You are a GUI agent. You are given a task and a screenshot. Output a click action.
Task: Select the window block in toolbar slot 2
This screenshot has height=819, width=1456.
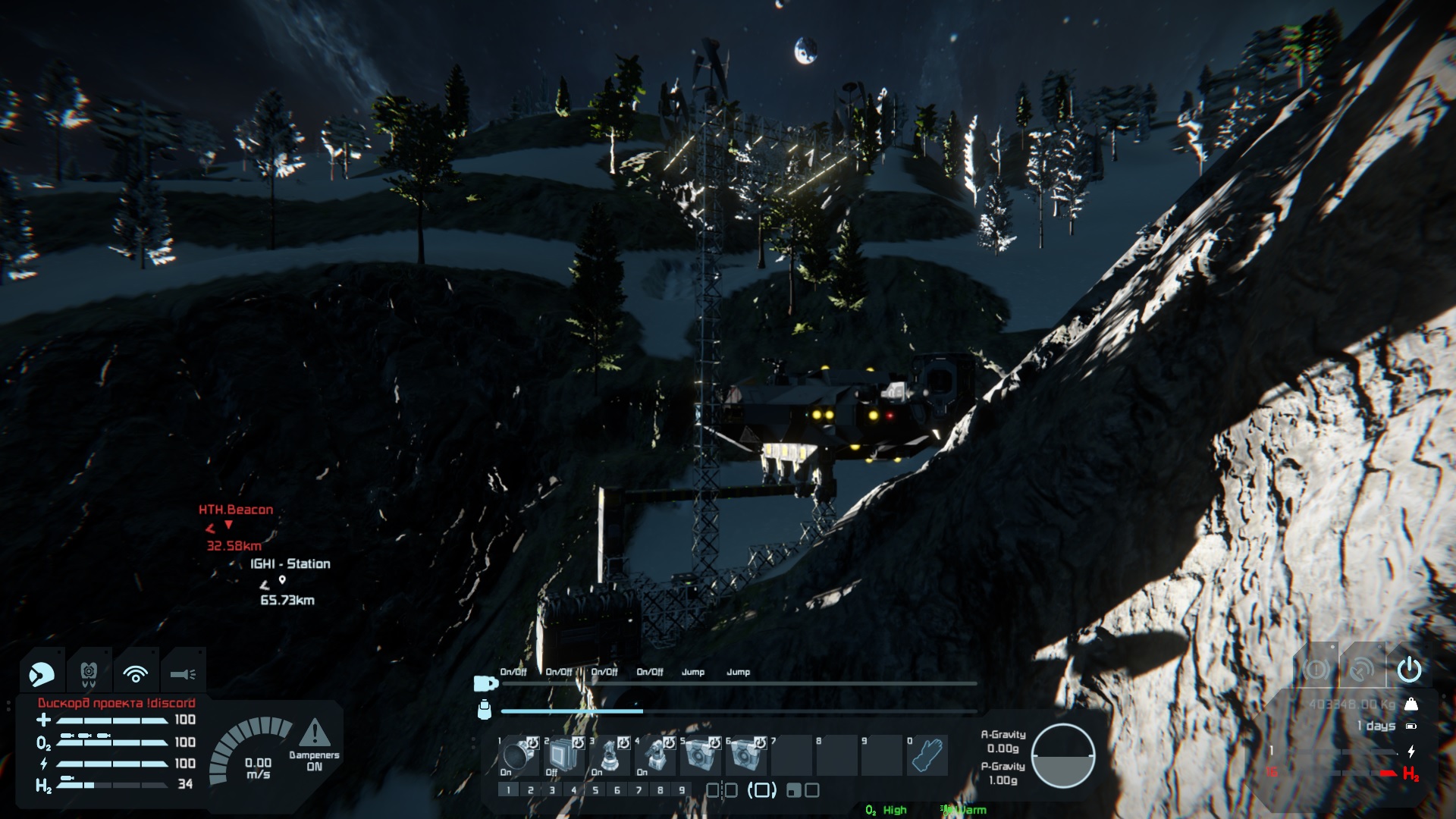coord(563,755)
